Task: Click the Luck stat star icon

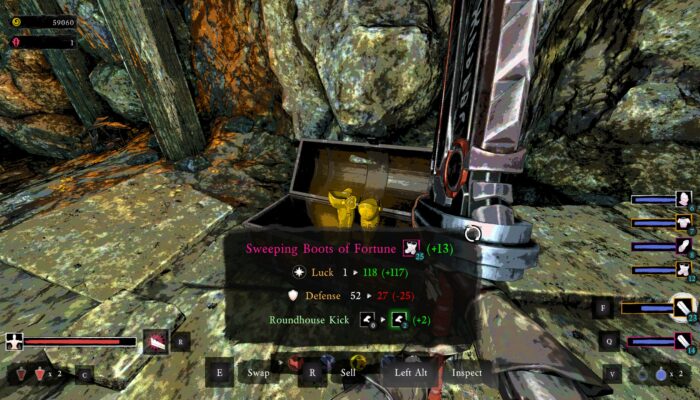Action: 298,271
